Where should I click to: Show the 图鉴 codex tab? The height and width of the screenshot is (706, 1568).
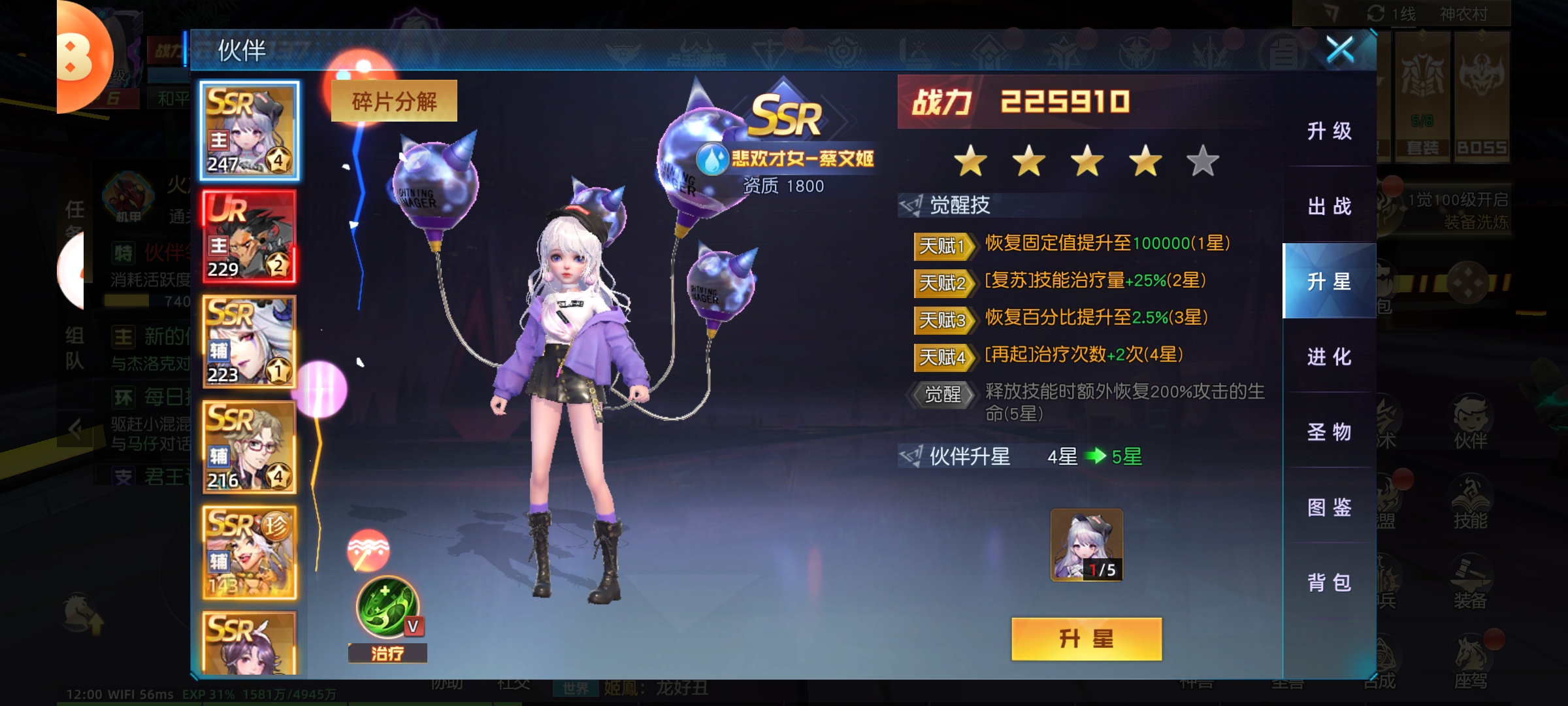tap(1329, 507)
